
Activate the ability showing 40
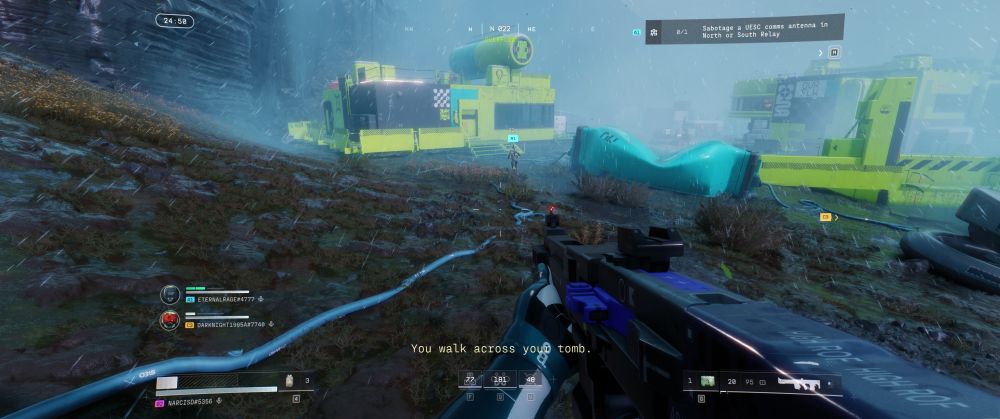coord(529,379)
